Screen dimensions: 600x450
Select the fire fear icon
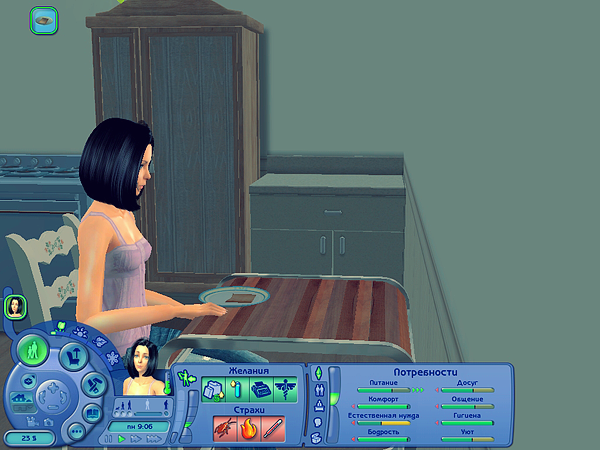(x=246, y=428)
